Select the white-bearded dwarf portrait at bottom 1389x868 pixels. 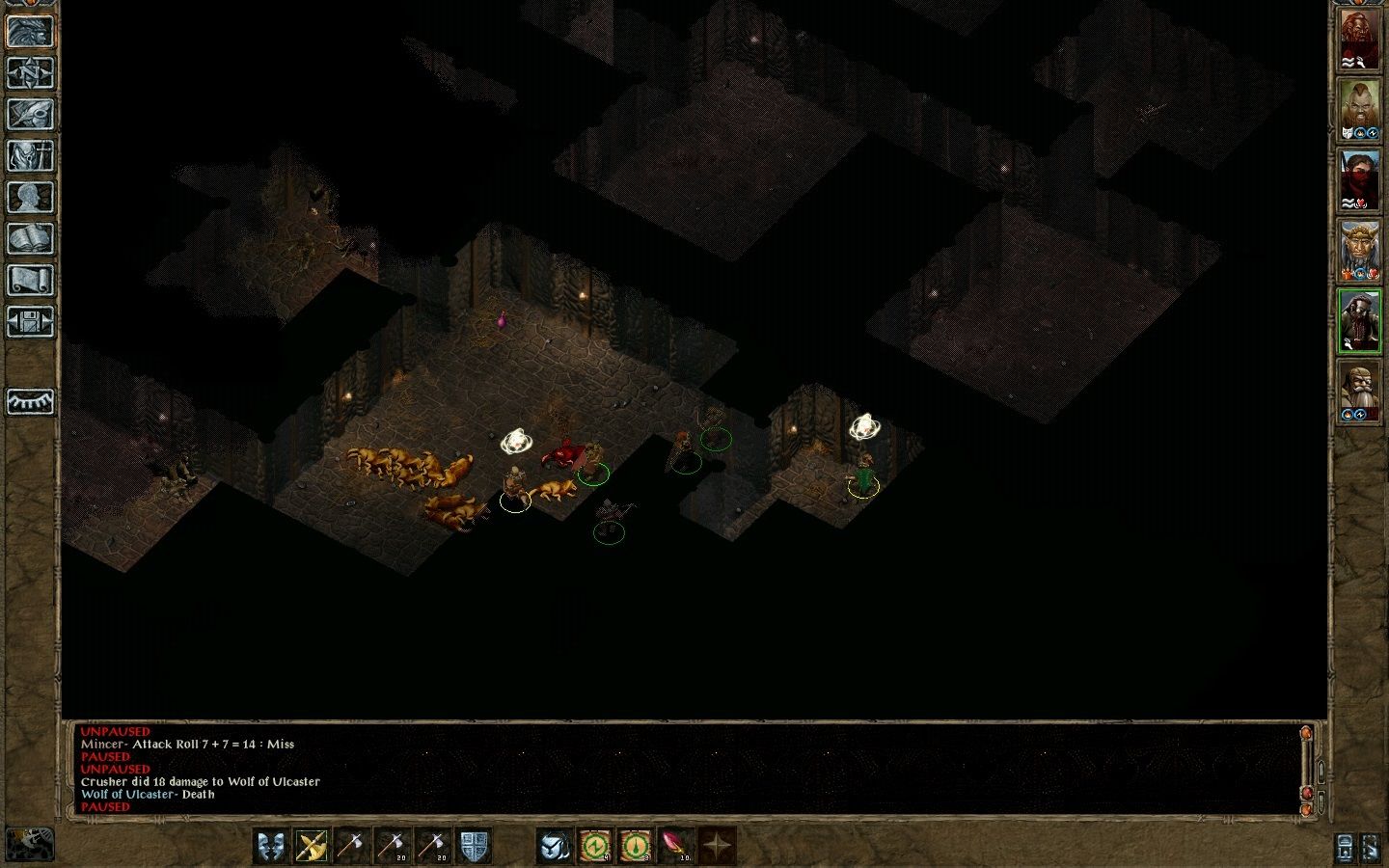coord(1359,392)
